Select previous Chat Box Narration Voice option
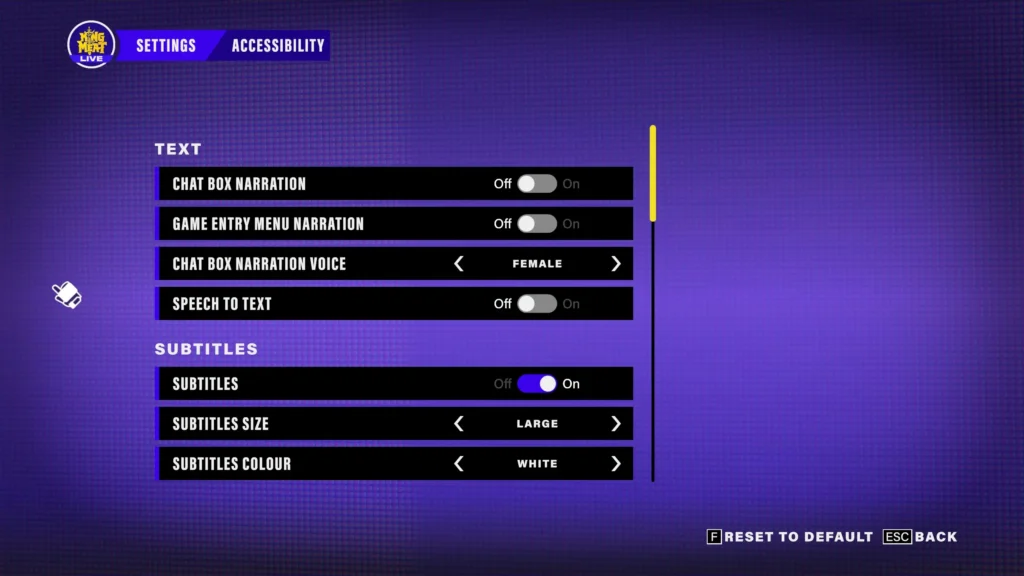 tap(459, 264)
